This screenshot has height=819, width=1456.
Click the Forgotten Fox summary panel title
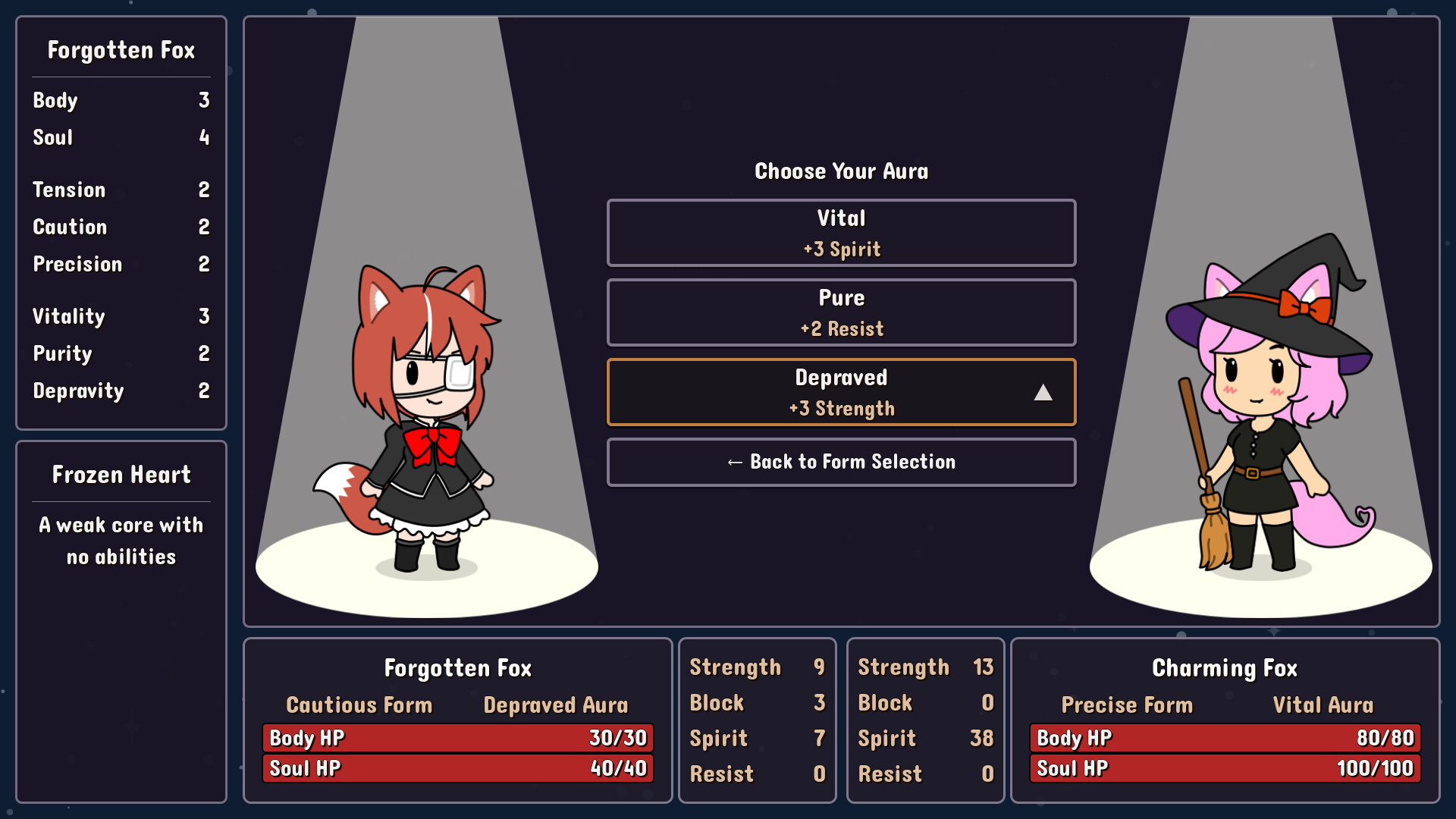pyautogui.click(x=457, y=668)
